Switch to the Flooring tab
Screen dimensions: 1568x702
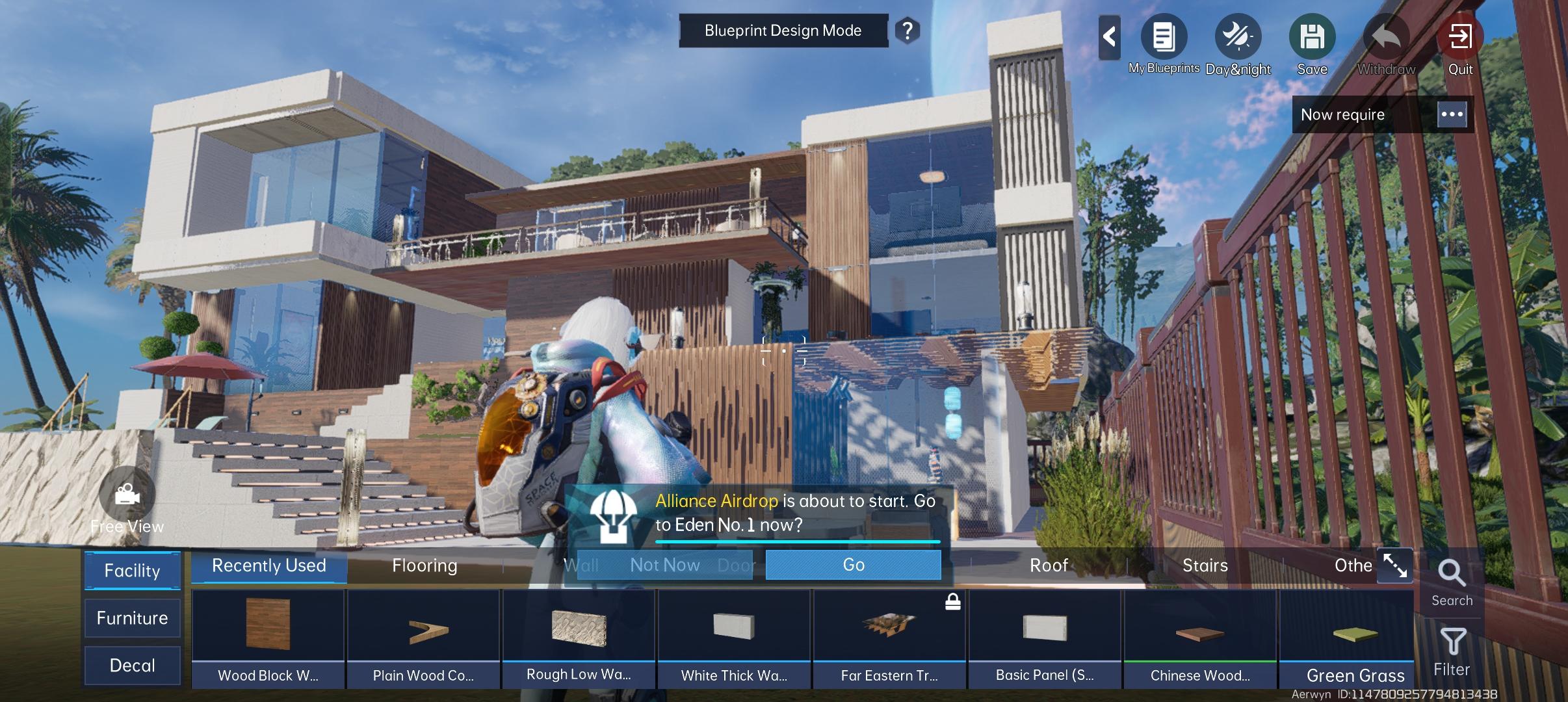coord(425,565)
